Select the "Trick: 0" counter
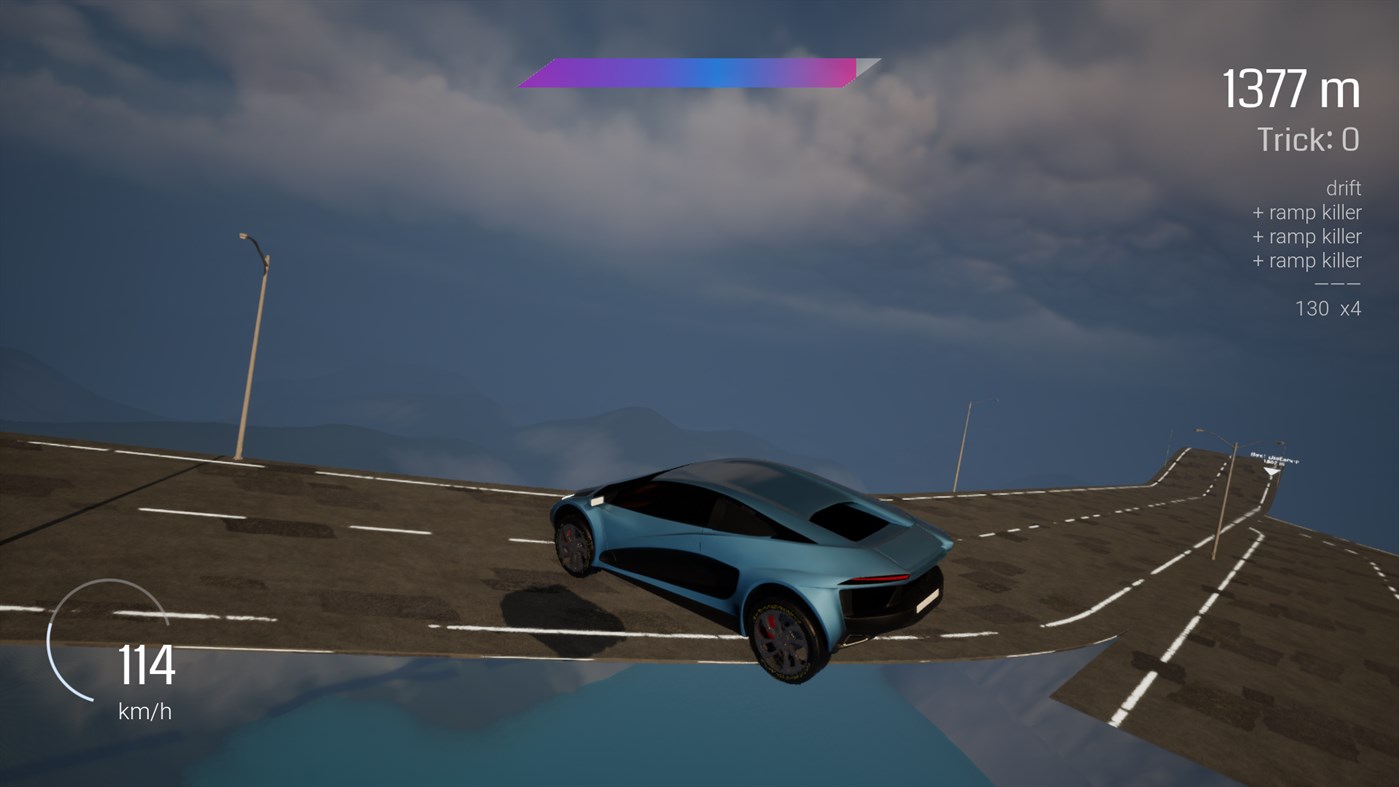This screenshot has height=787, width=1399. pyautogui.click(x=1306, y=140)
